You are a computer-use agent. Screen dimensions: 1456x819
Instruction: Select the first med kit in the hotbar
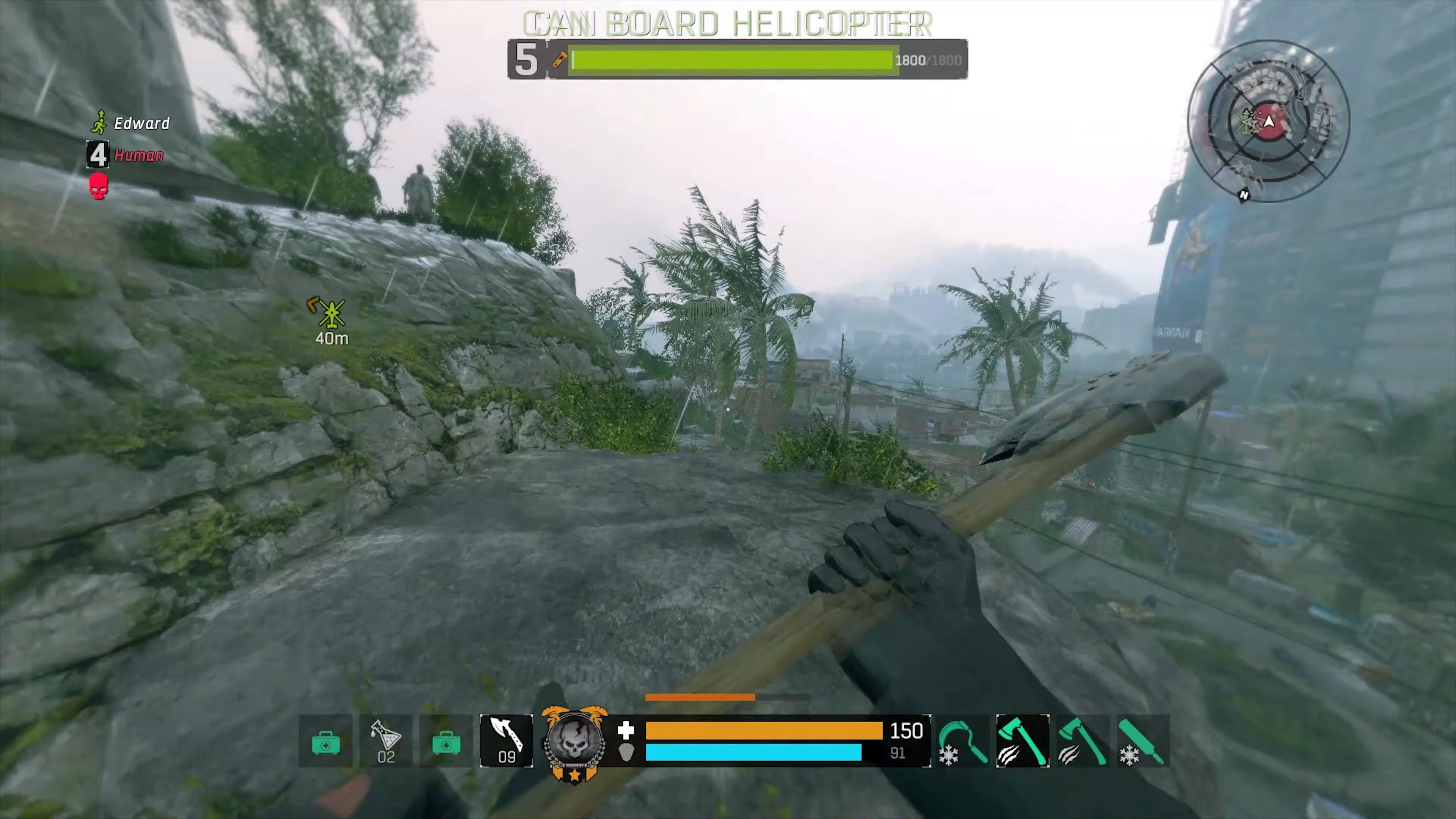[x=326, y=741]
